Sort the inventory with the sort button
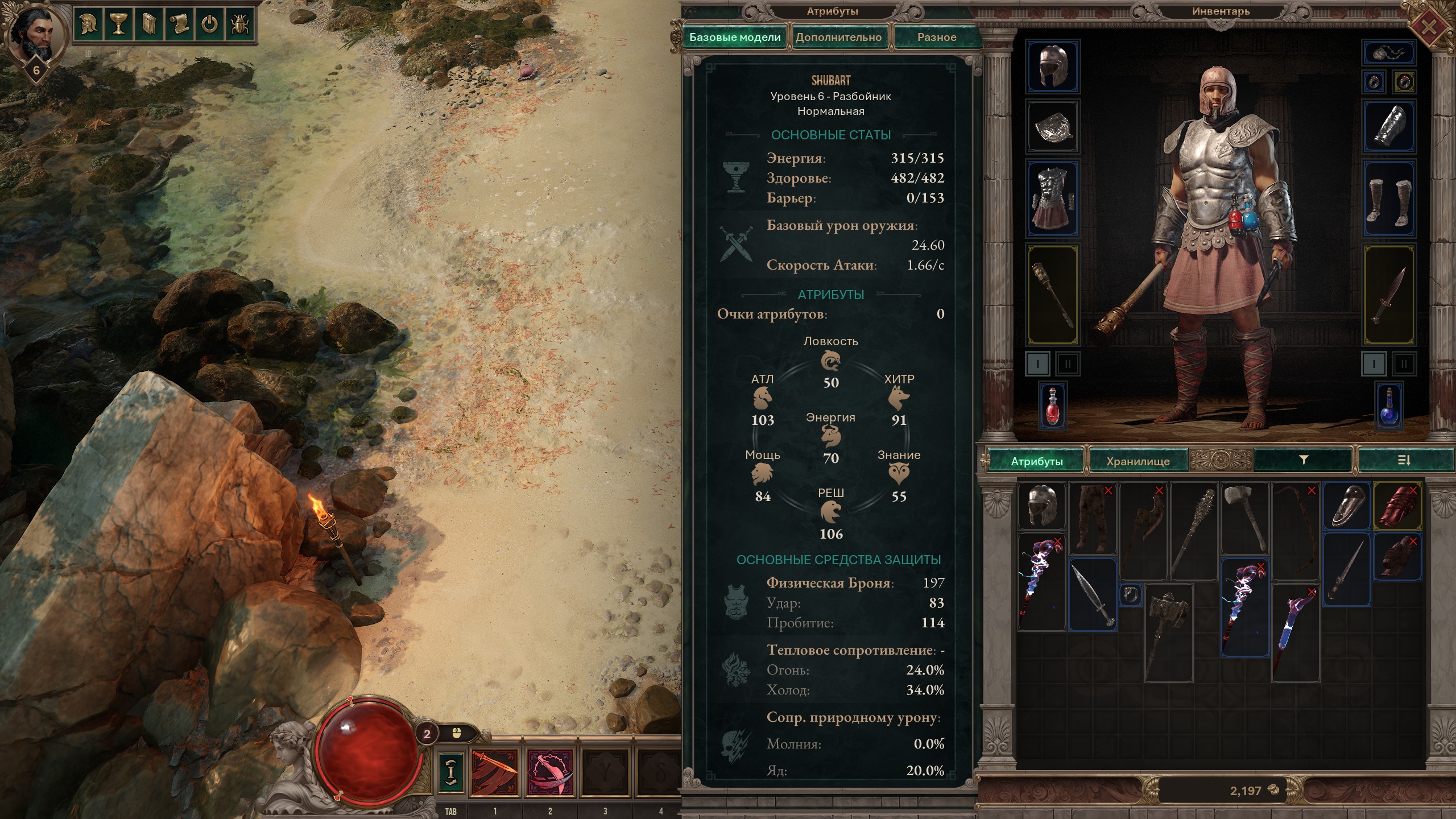Screen dimensions: 1456x819 (1404, 460)
